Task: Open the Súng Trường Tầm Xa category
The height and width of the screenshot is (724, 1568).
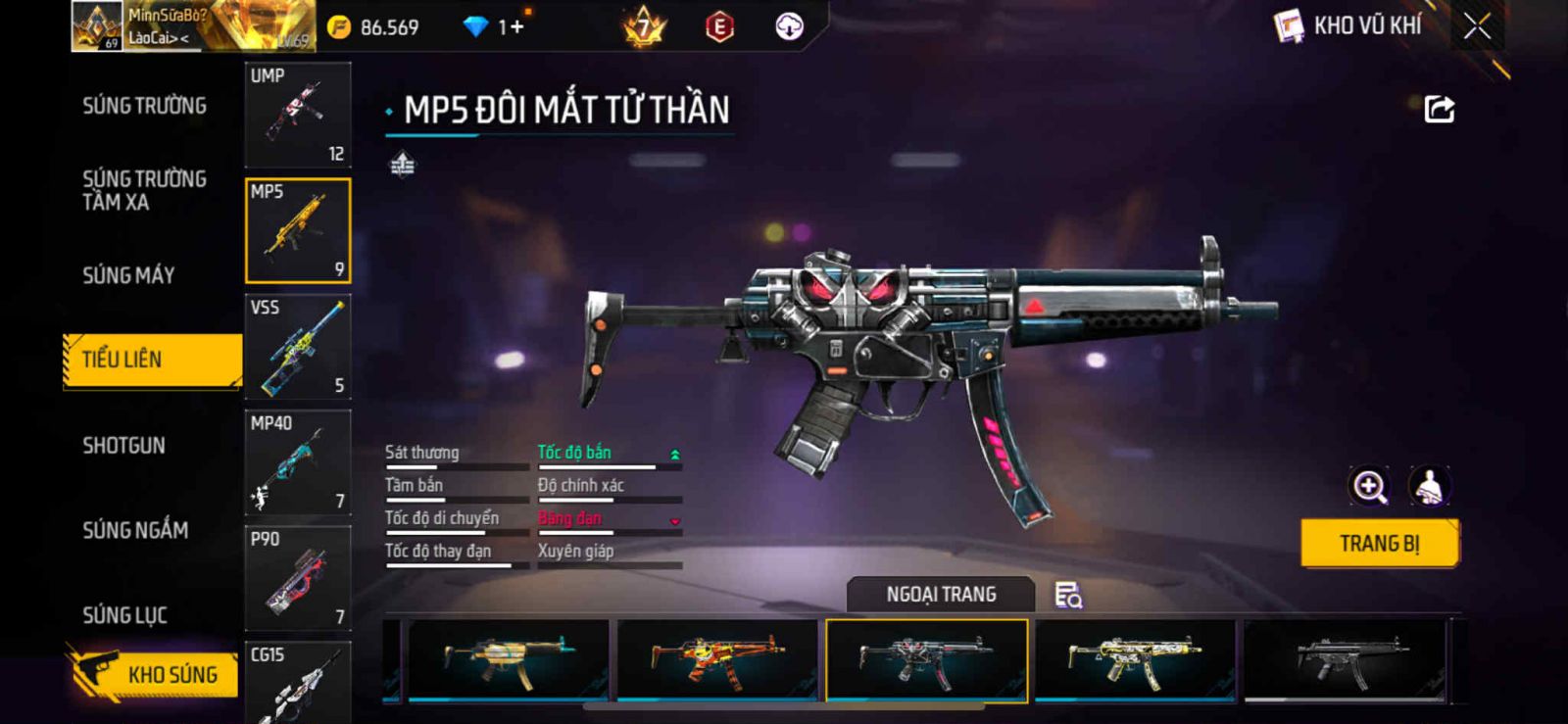Action: [144, 190]
